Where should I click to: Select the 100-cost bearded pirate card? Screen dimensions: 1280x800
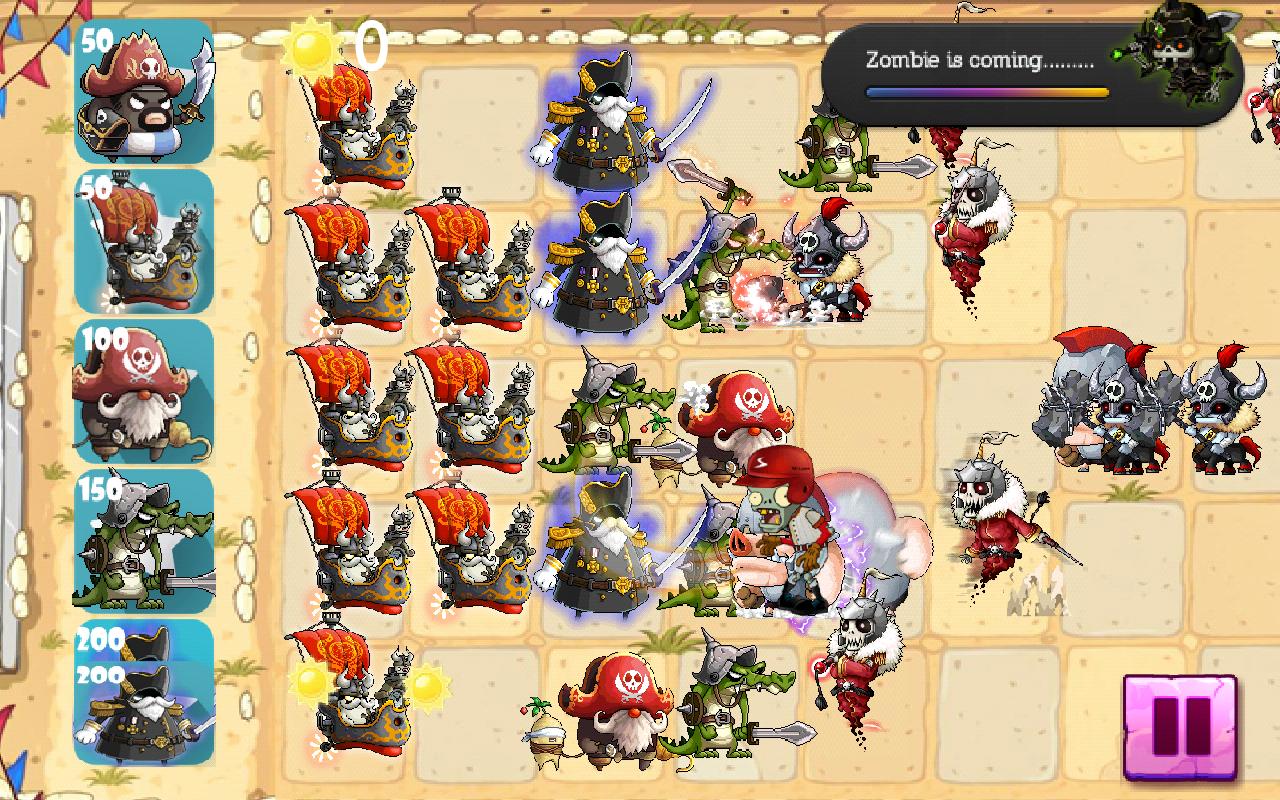tap(144, 390)
